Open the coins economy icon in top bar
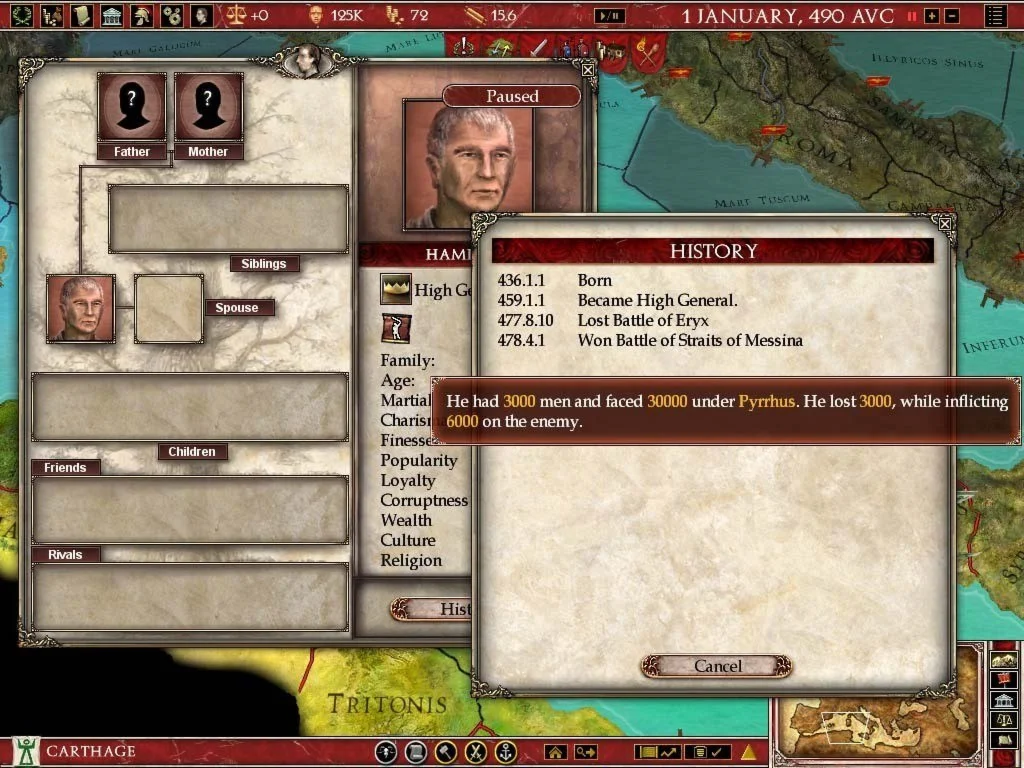The height and width of the screenshot is (768, 1024). tap(51, 15)
